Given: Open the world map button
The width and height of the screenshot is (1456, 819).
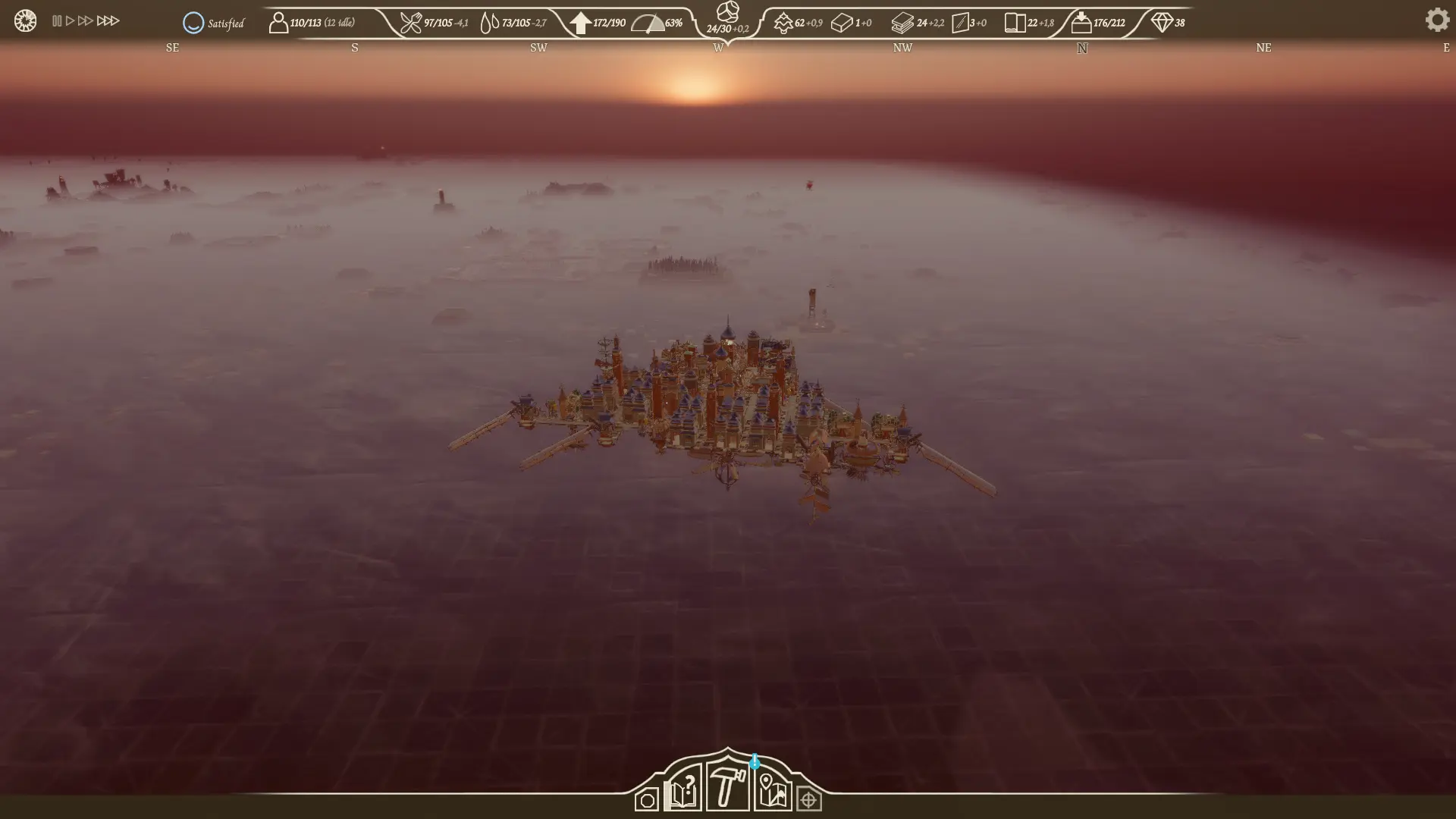Looking at the screenshot, I should tap(773, 791).
